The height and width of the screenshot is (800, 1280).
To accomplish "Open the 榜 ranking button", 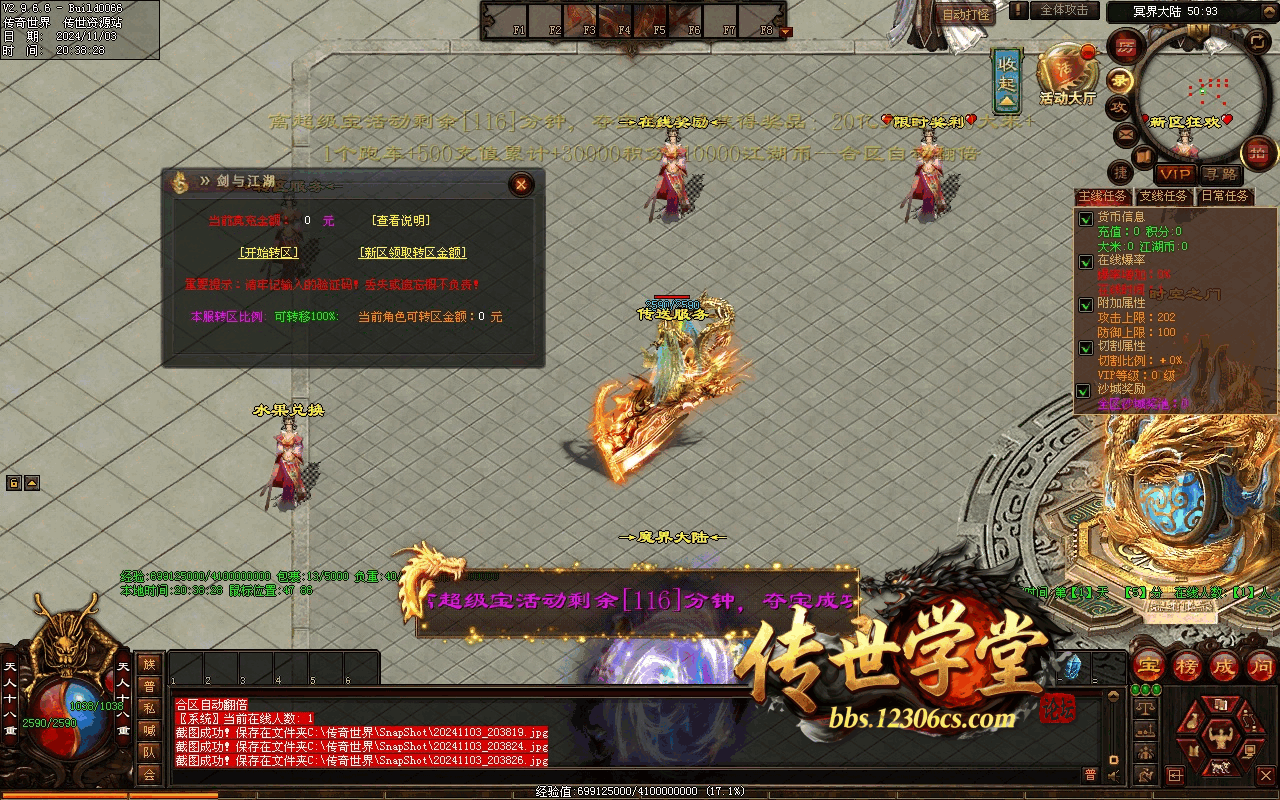I will [1187, 665].
